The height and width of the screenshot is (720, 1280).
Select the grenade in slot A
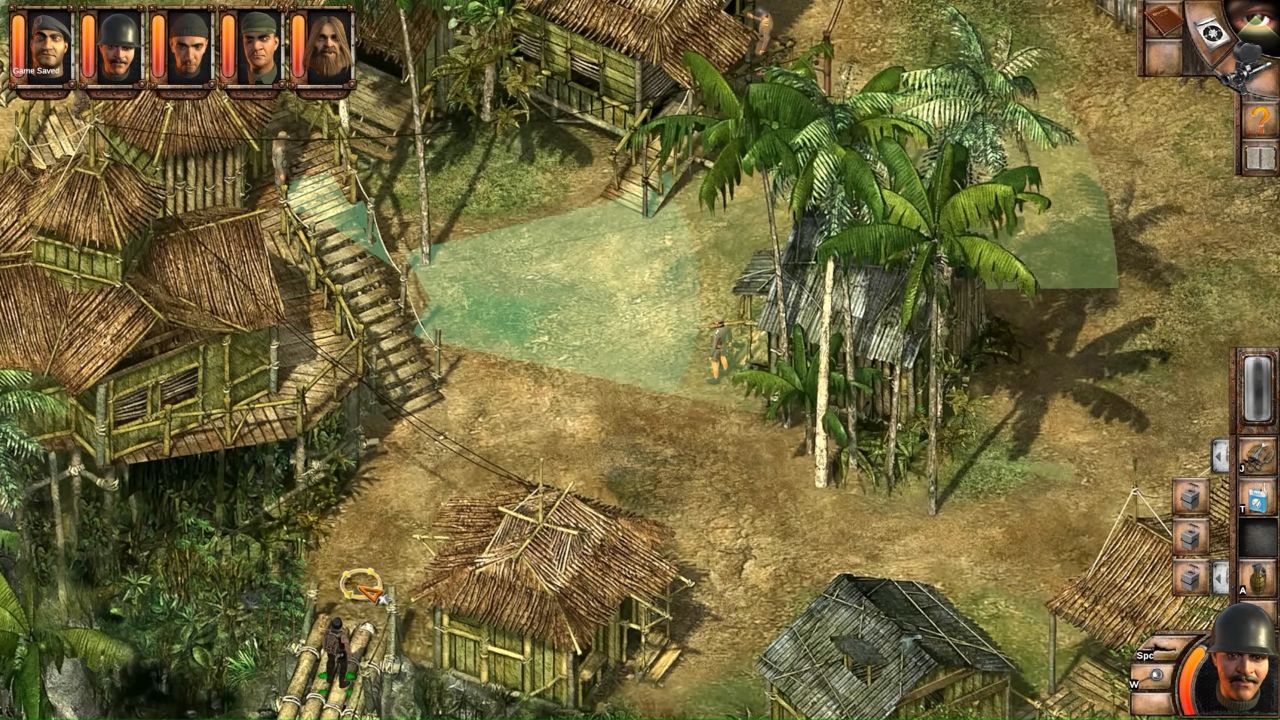pos(1258,576)
